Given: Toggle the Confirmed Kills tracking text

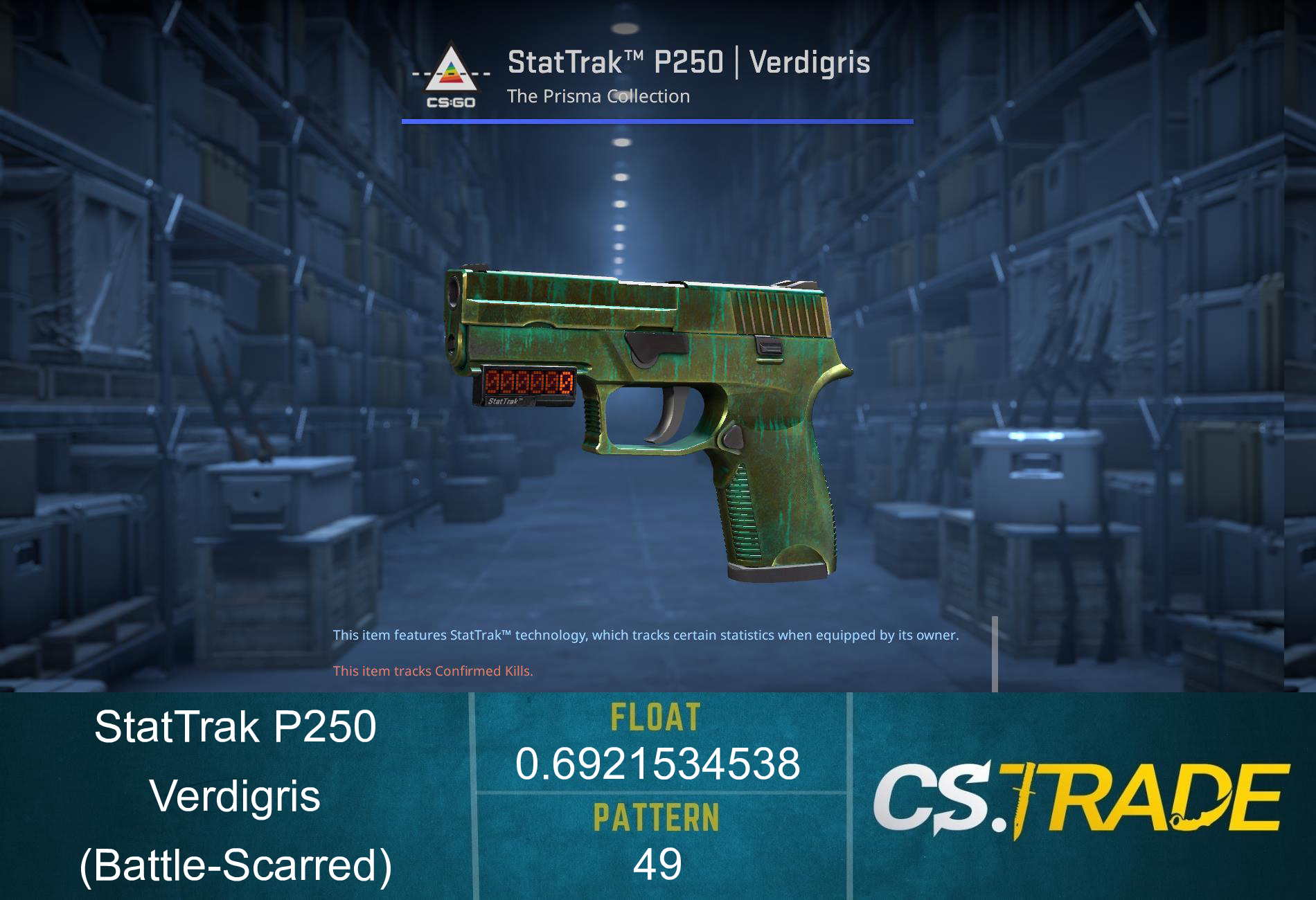Looking at the screenshot, I should (x=432, y=671).
